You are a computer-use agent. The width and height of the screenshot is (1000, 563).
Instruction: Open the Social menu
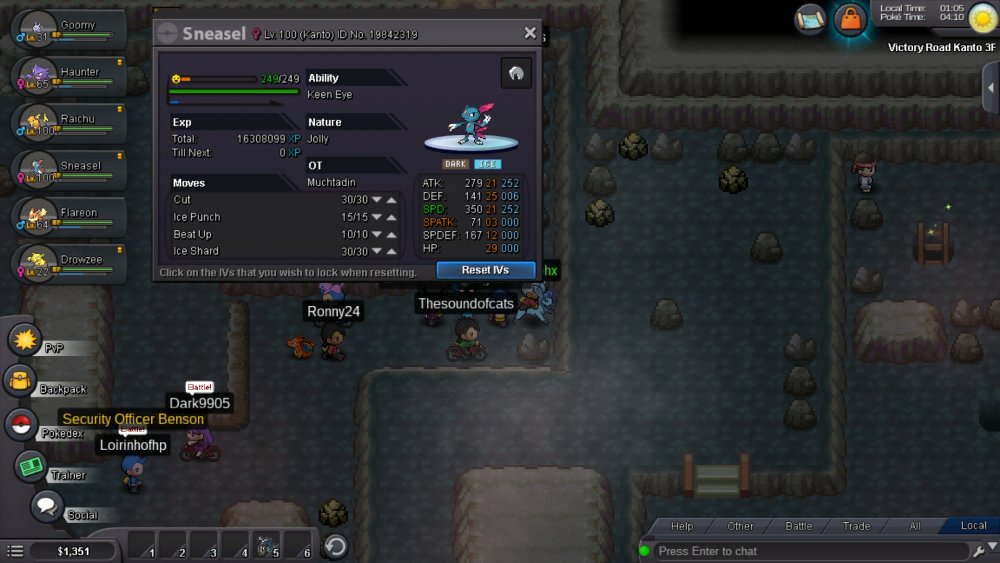pos(46,506)
